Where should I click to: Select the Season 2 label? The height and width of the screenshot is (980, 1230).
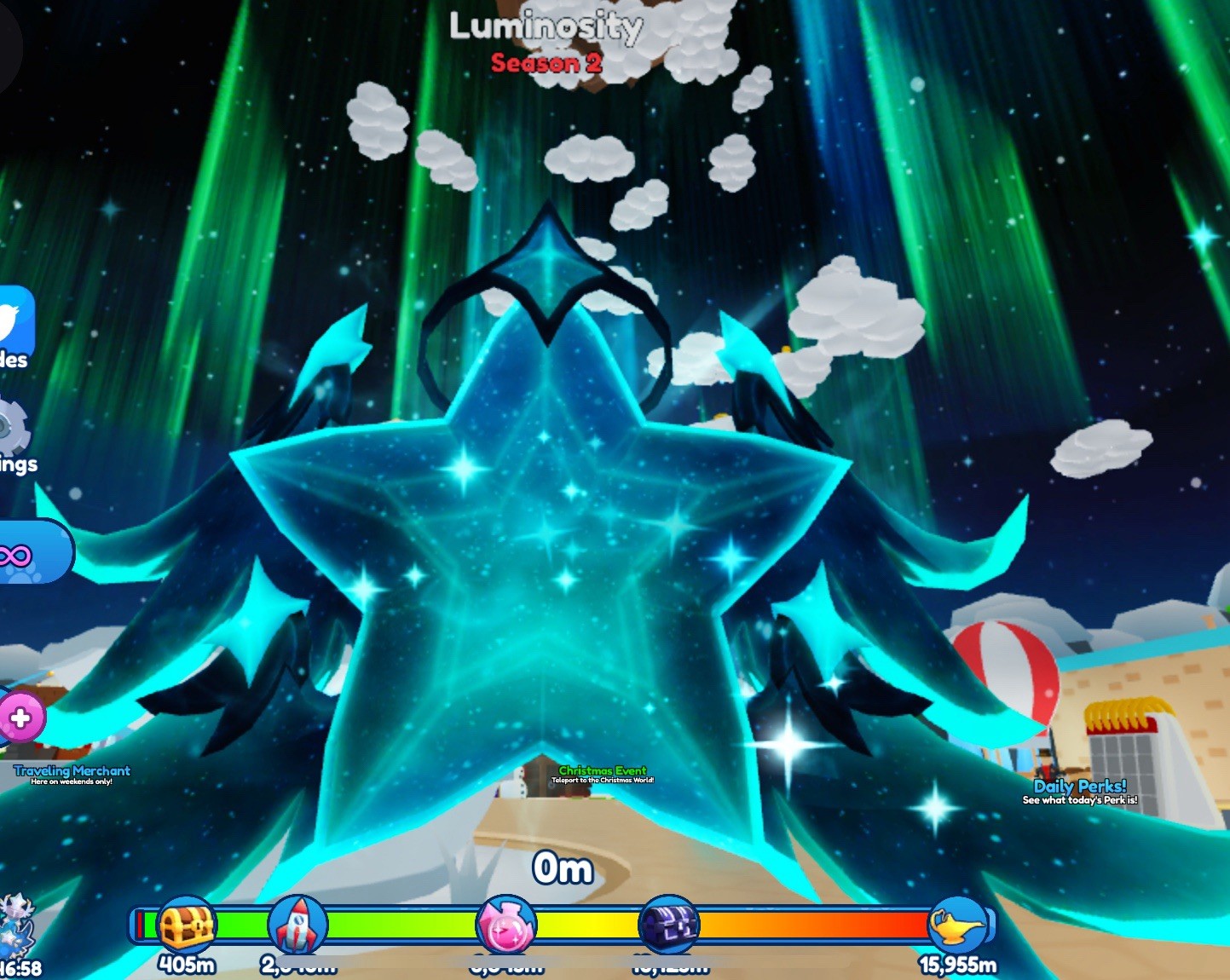coord(548,61)
